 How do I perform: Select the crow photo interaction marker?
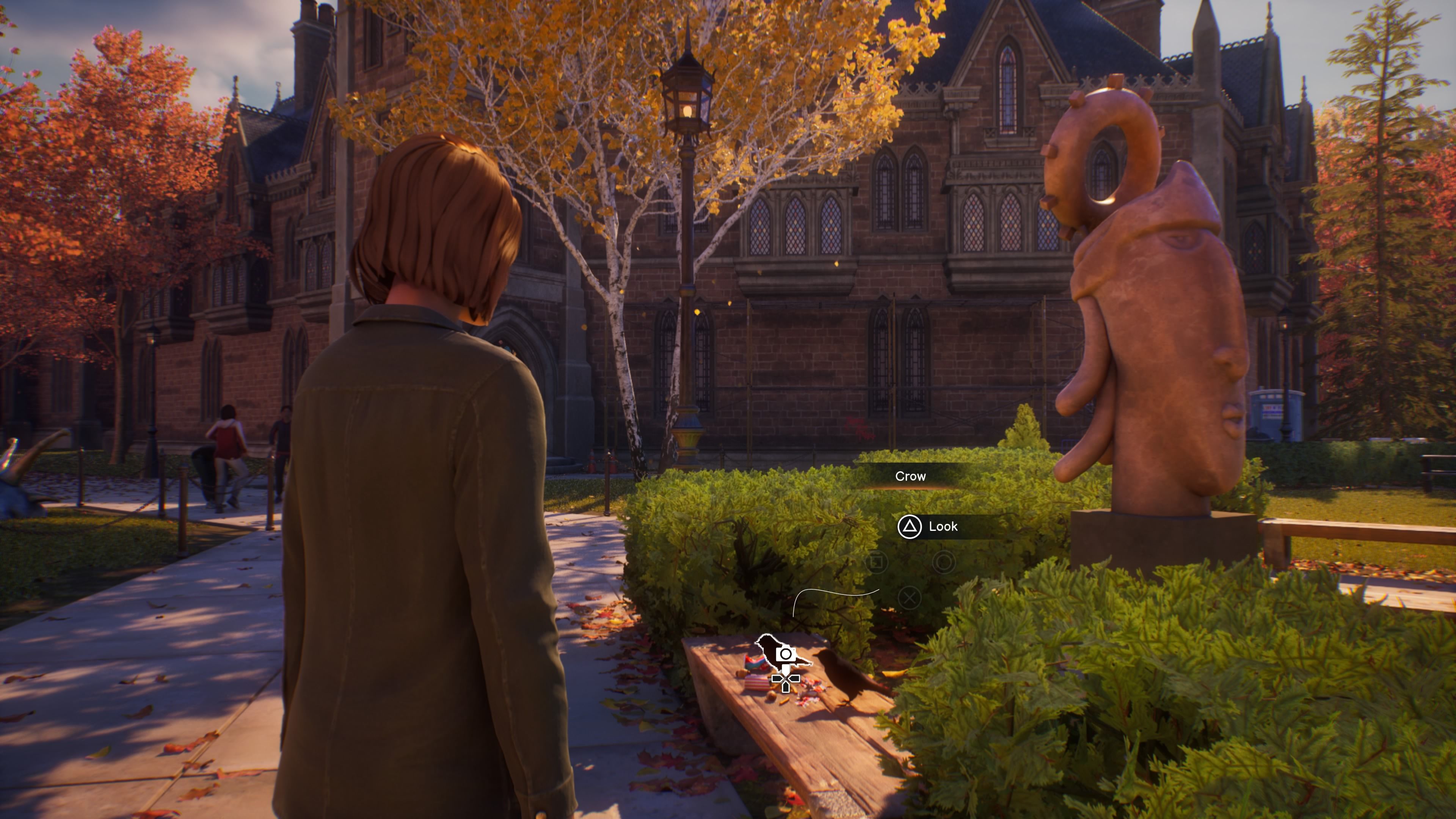[x=784, y=656]
